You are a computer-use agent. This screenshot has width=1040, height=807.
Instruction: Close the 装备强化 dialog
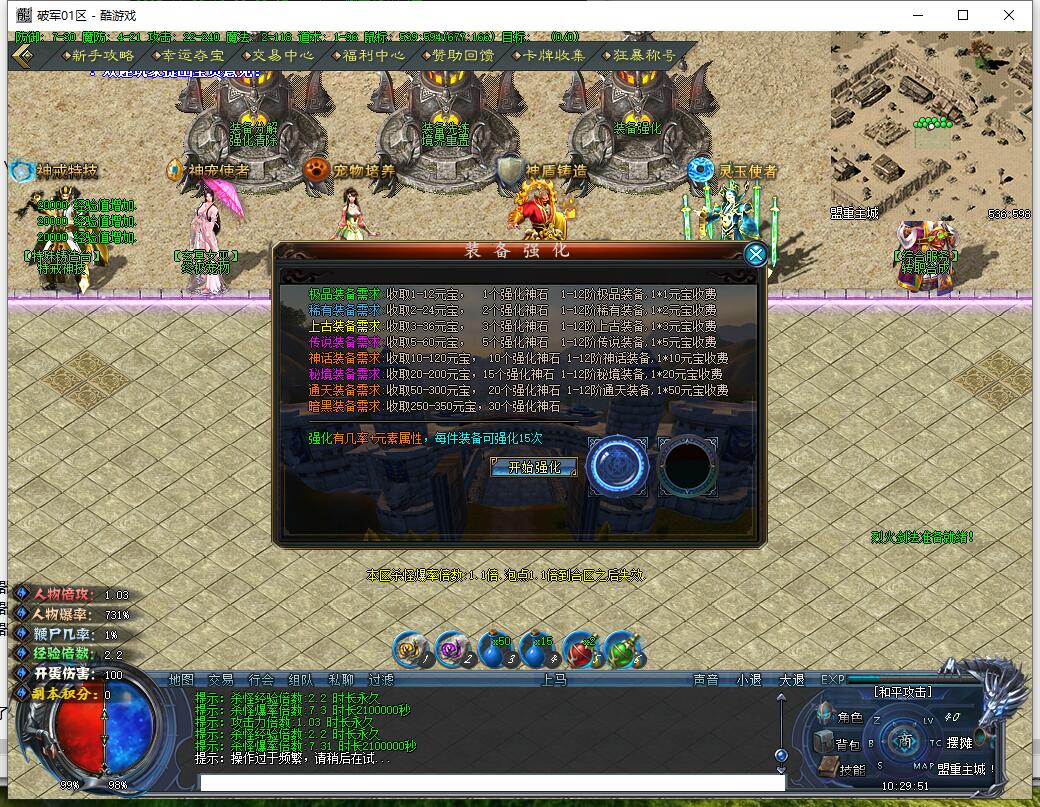(756, 254)
